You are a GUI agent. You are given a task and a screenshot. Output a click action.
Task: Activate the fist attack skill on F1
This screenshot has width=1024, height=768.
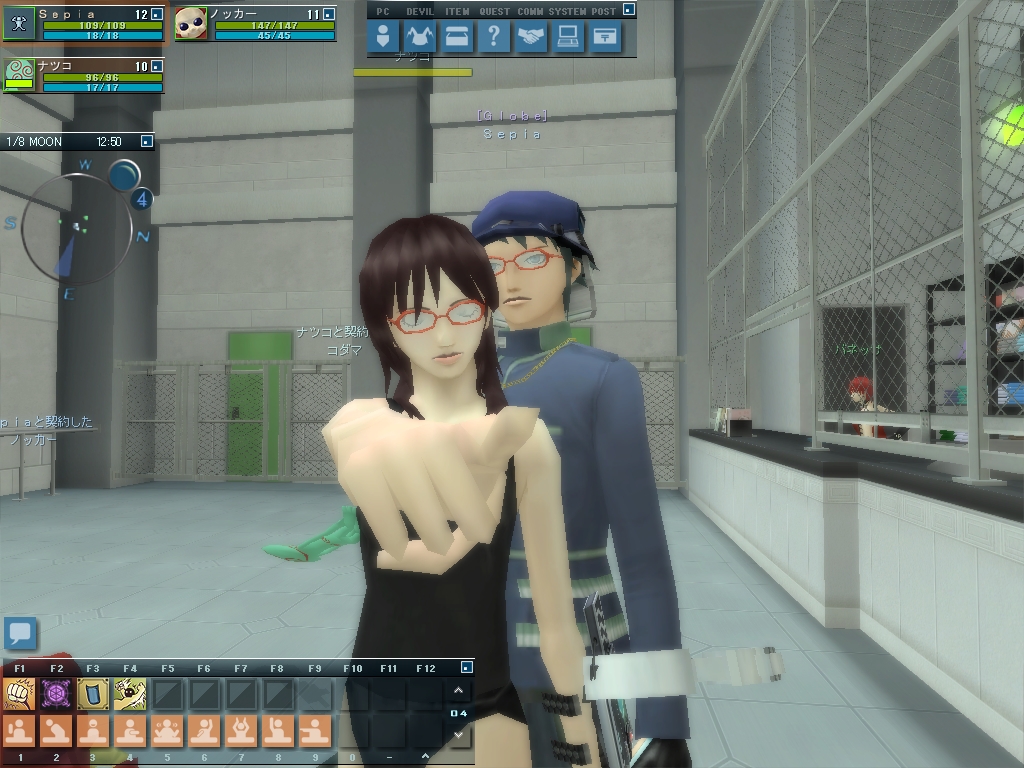[x=20, y=693]
